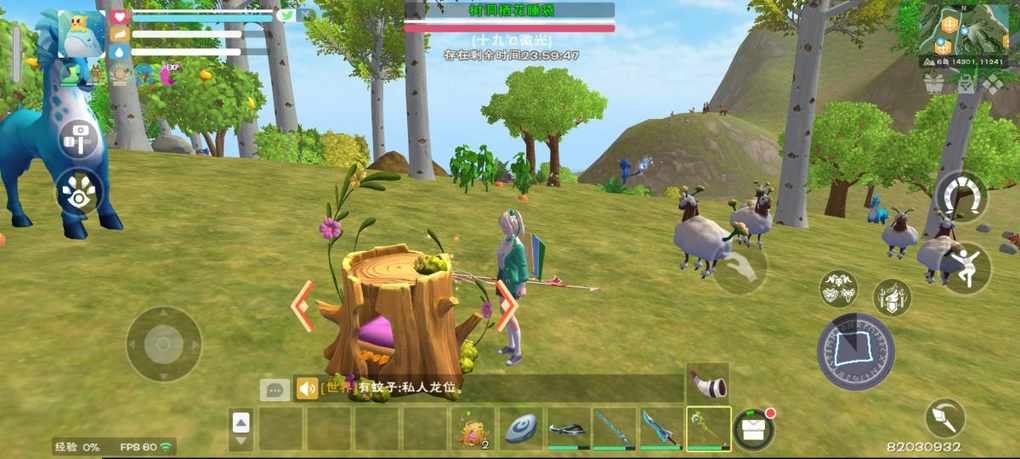Open the minimap
This screenshot has height=459, width=1020.
click(964, 30)
